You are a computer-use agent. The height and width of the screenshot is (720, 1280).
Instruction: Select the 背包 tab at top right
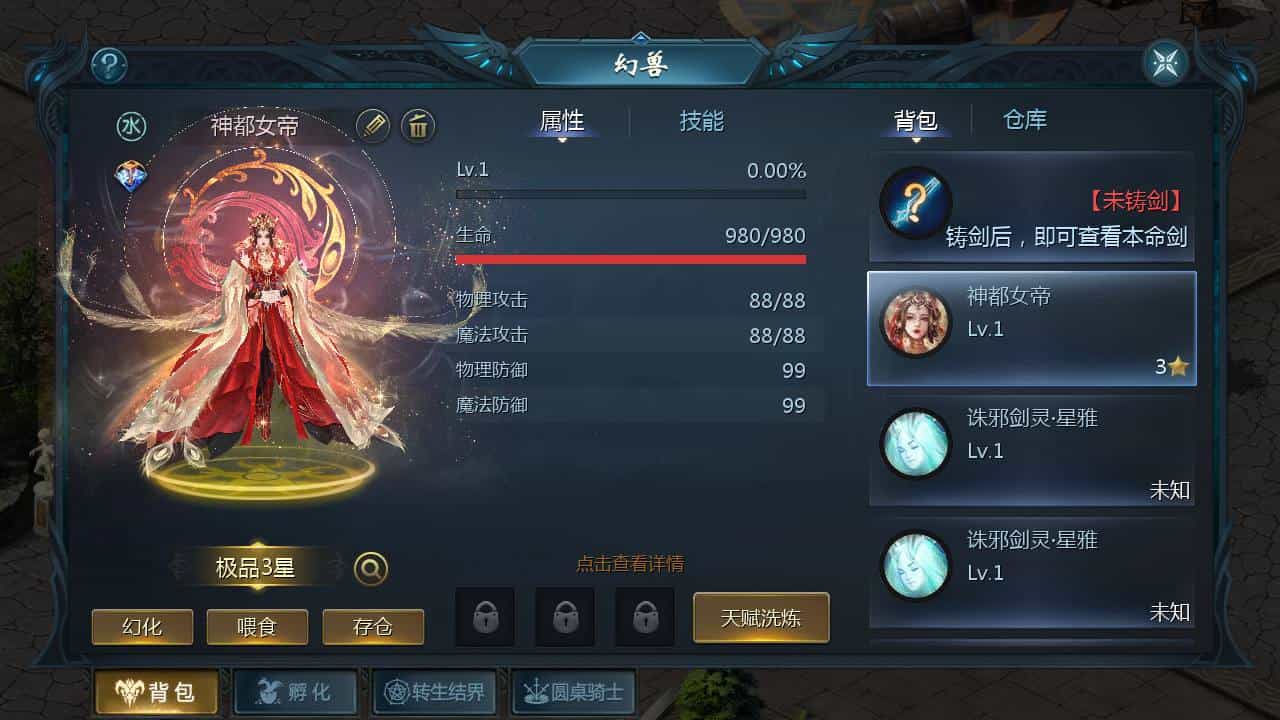click(915, 121)
